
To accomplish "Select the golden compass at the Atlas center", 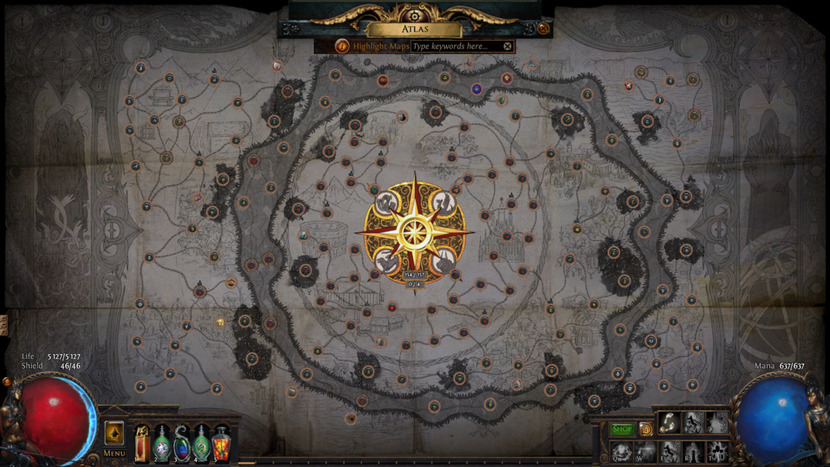I will pos(412,230).
